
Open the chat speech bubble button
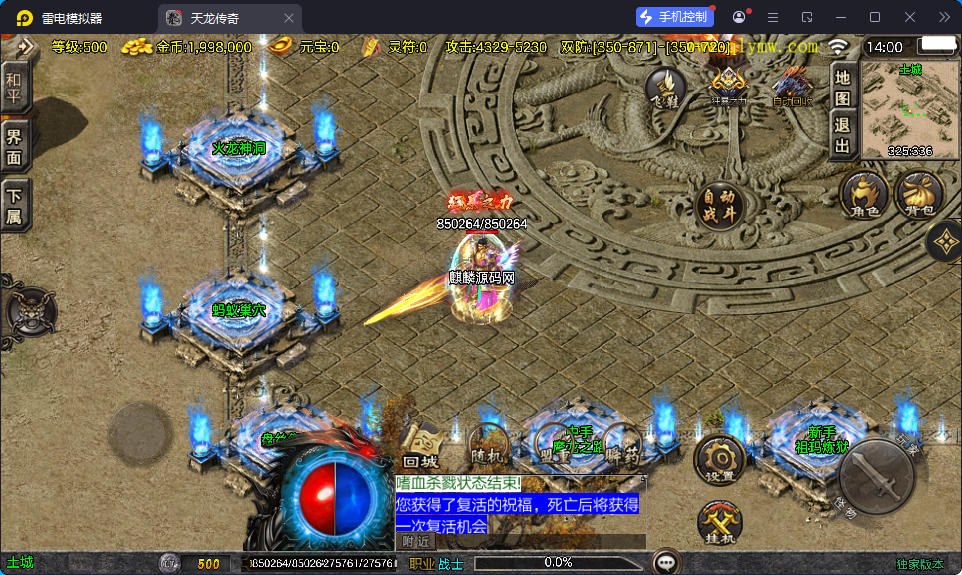[x=664, y=563]
